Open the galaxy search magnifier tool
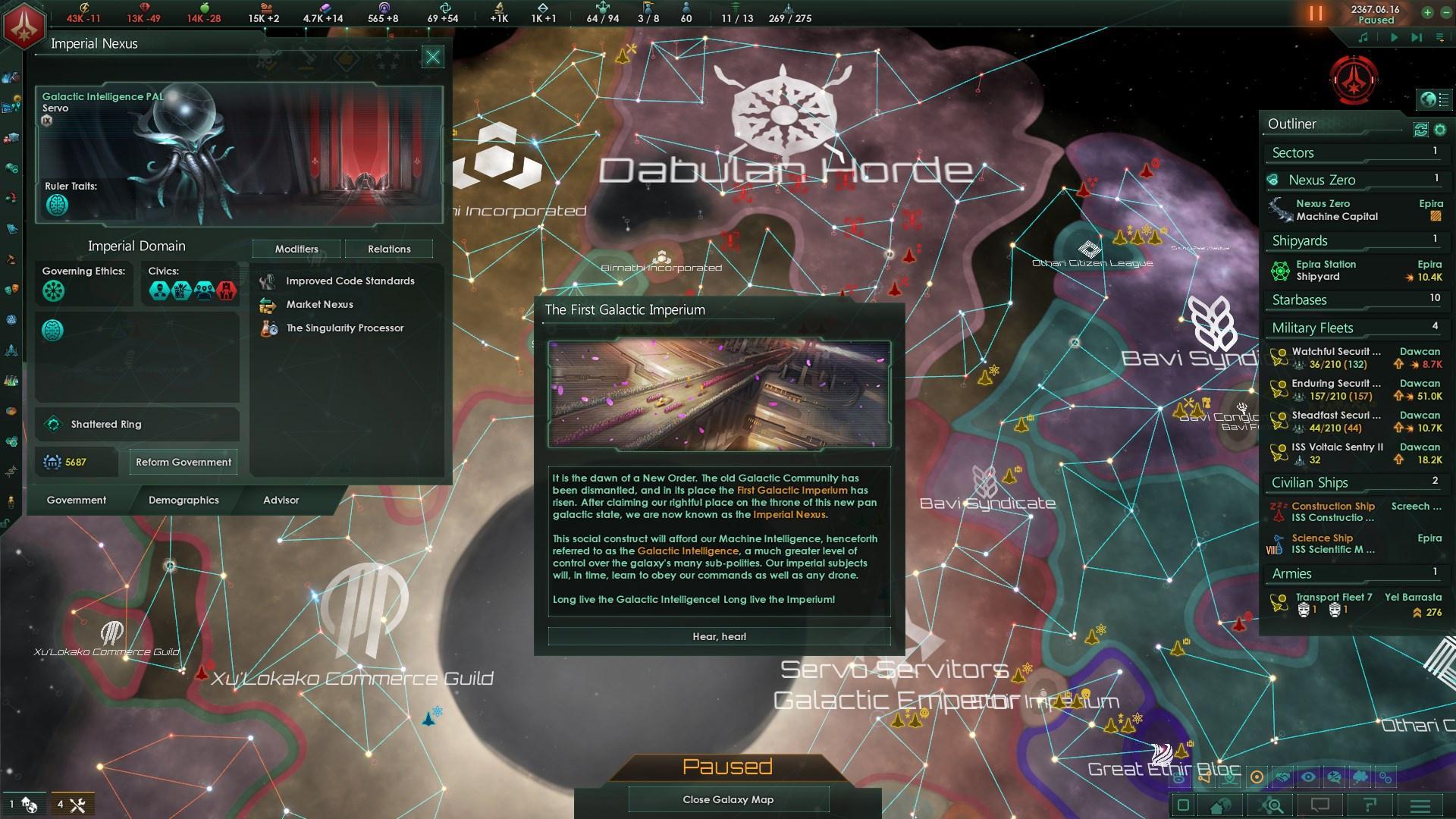 tap(1270, 805)
